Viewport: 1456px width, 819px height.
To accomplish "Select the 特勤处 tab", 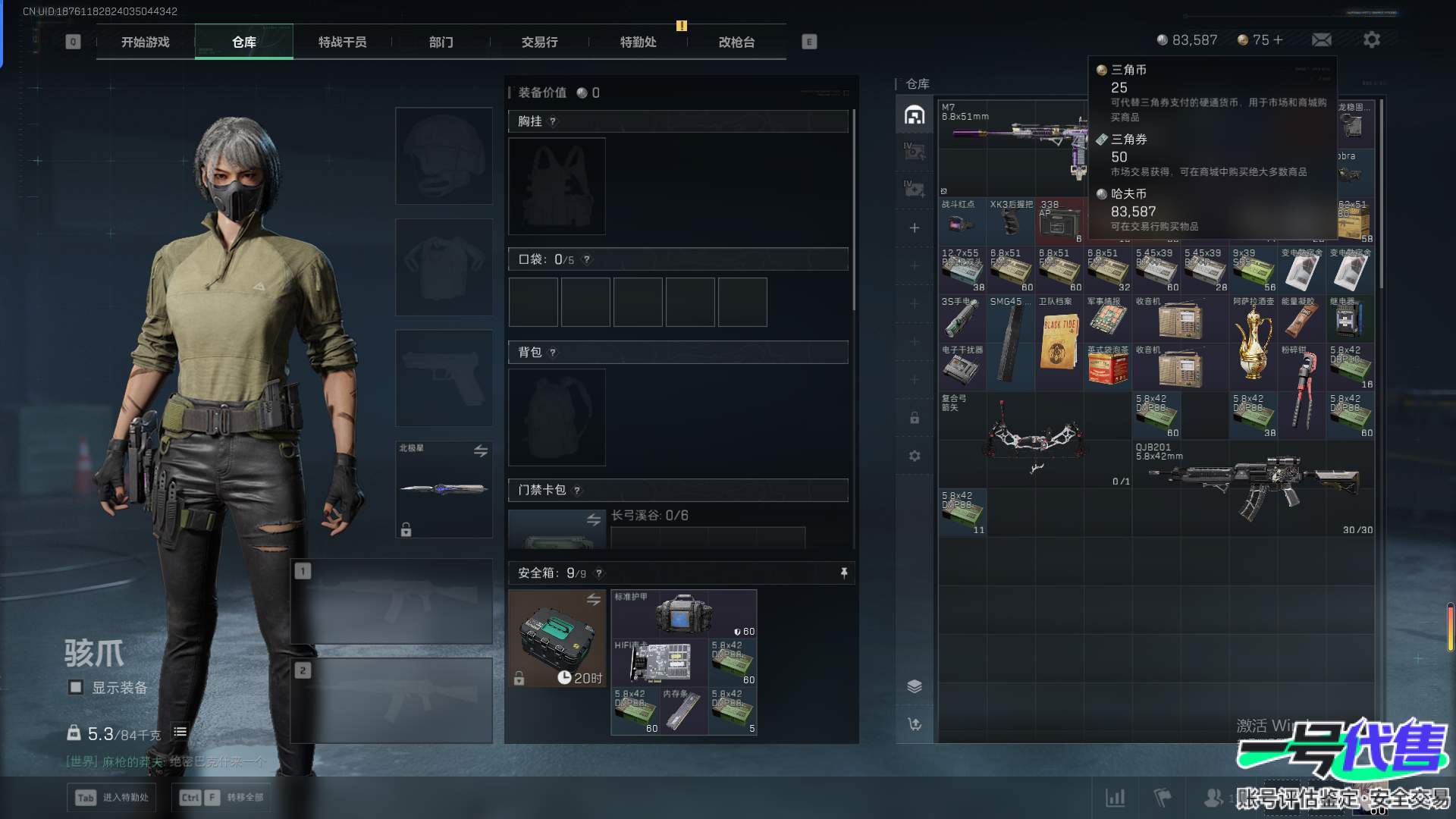I will [638, 42].
